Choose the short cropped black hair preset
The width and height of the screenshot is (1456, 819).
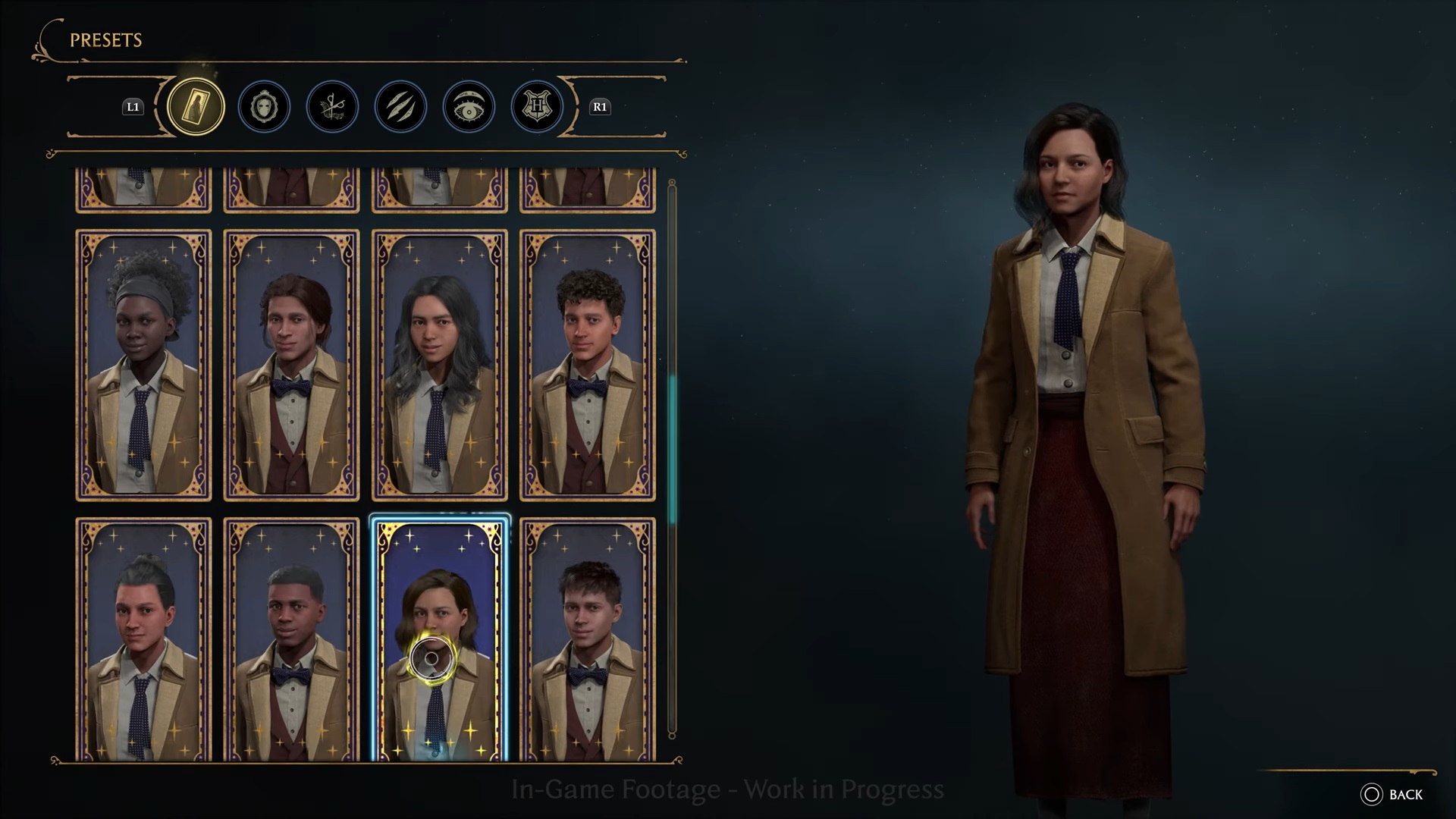pos(291,639)
